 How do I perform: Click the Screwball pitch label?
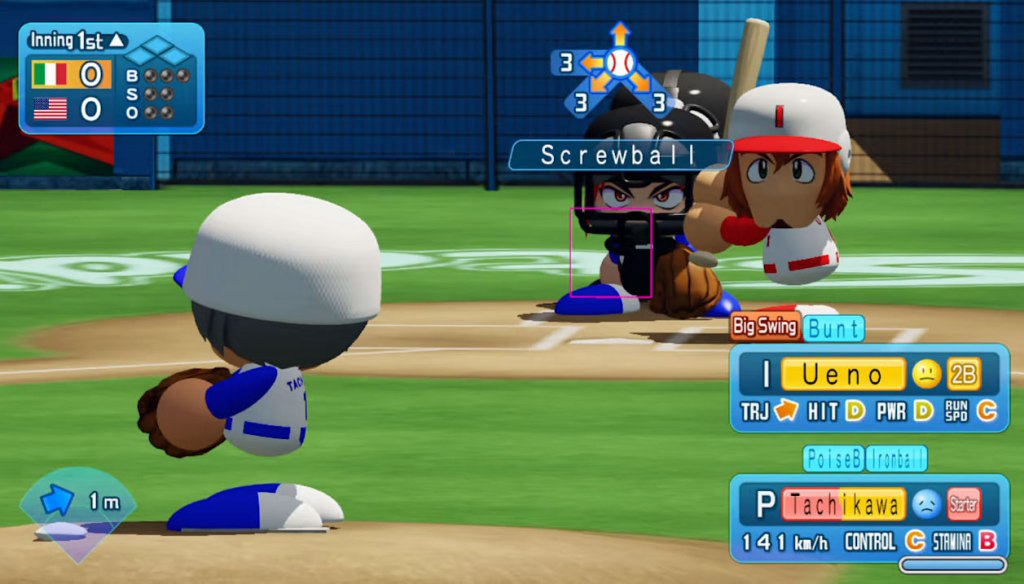click(x=620, y=155)
